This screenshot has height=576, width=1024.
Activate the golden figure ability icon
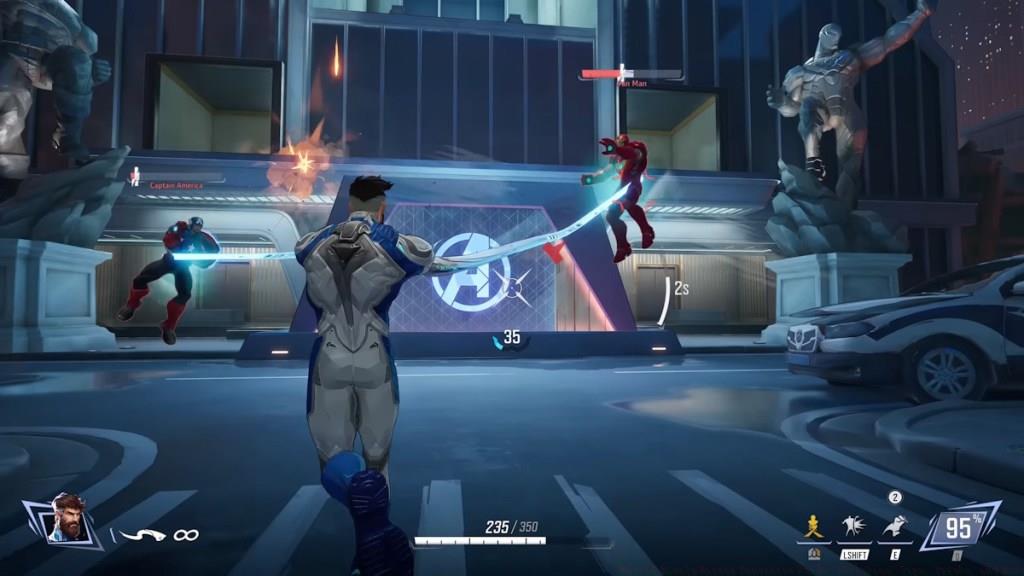point(813,527)
